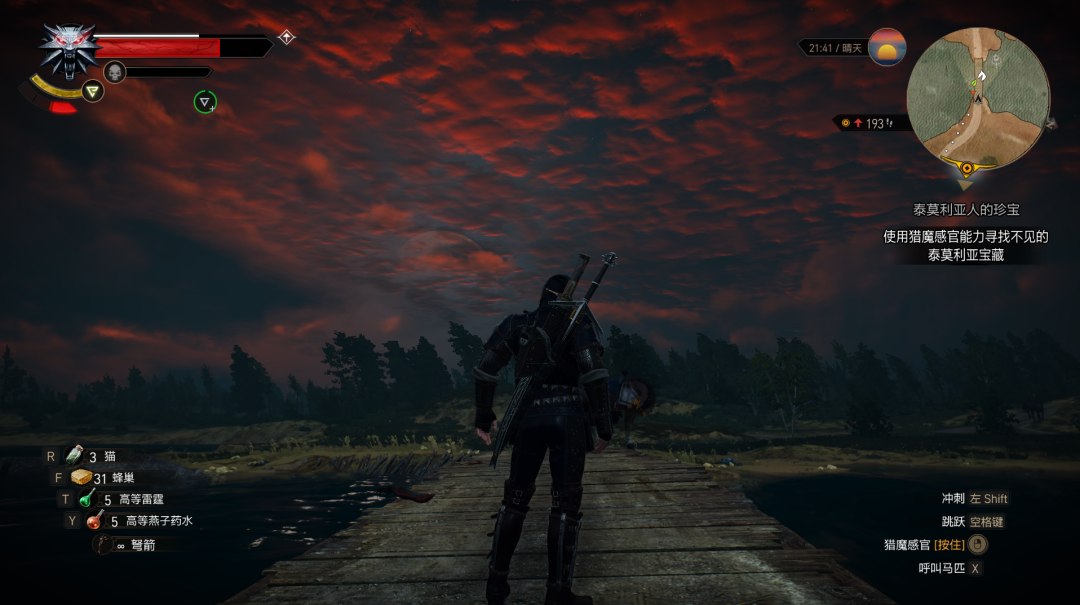
Task: Use the green 高等雷霆 potion
Action: 88,499
